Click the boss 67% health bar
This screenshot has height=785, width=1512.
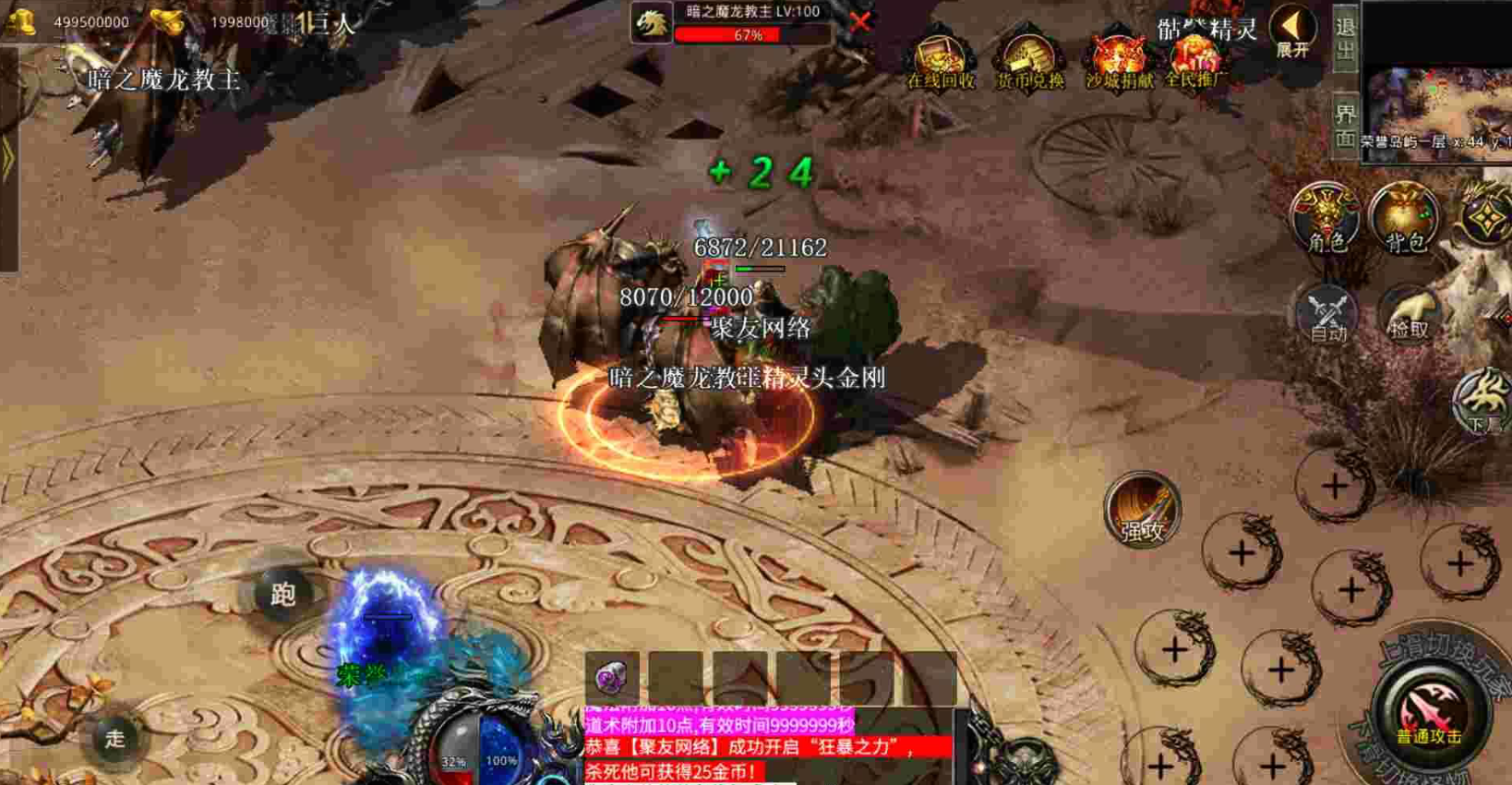pyautogui.click(x=750, y=37)
